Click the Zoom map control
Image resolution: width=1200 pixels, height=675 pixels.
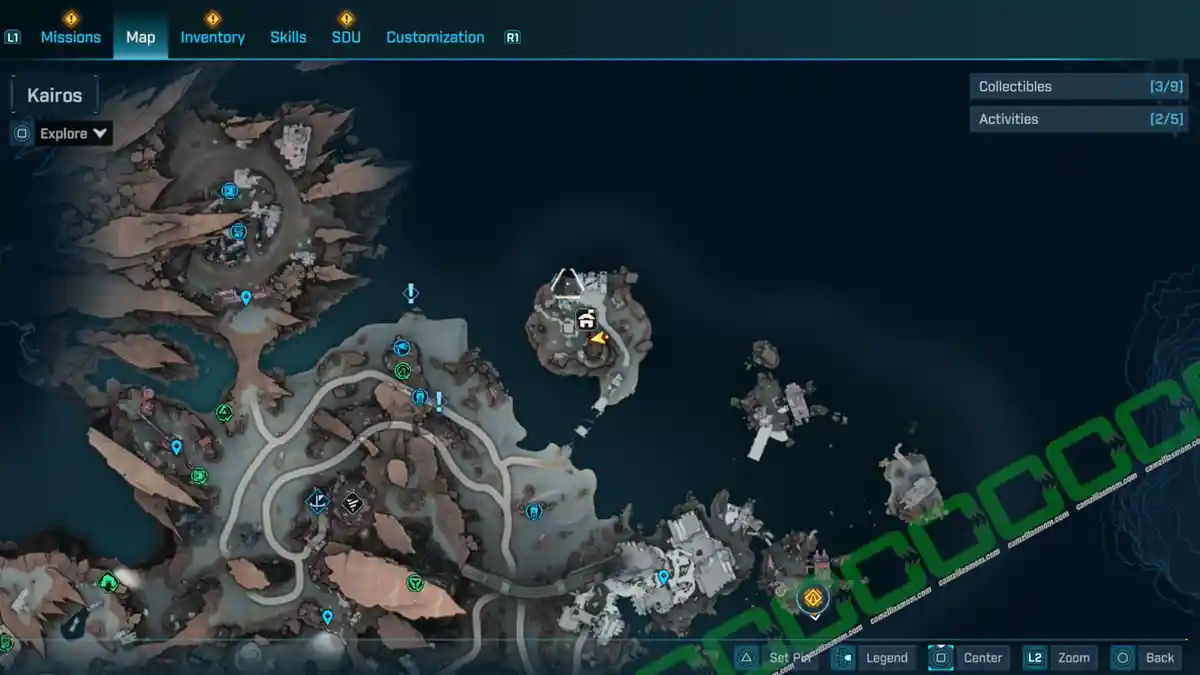[x=1059, y=657]
